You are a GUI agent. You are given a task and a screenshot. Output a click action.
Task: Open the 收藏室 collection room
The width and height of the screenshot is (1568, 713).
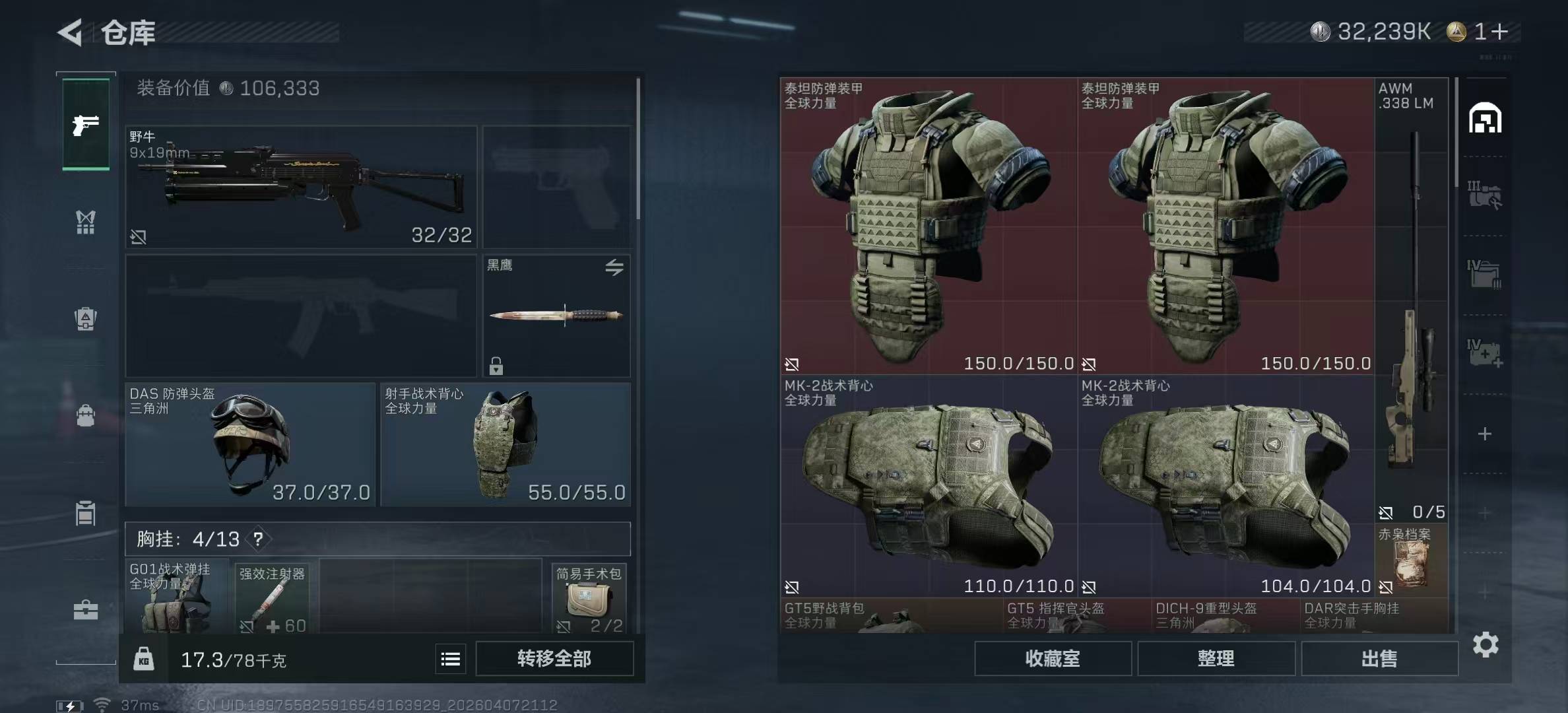point(1053,658)
